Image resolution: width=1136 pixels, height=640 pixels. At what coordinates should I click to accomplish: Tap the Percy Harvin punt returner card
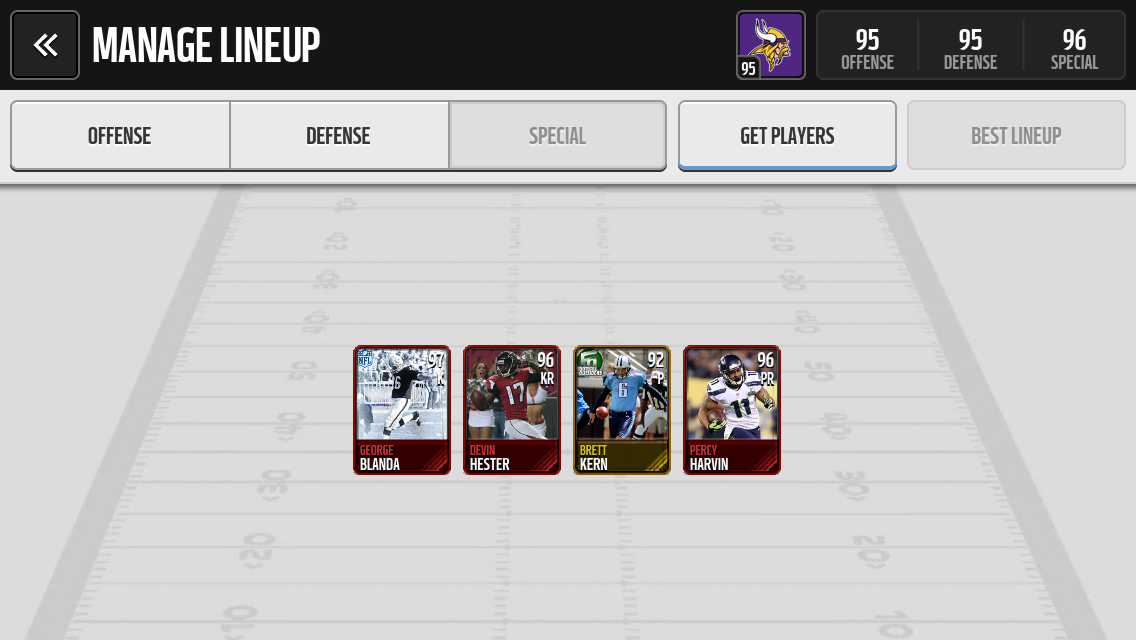(732, 410)
